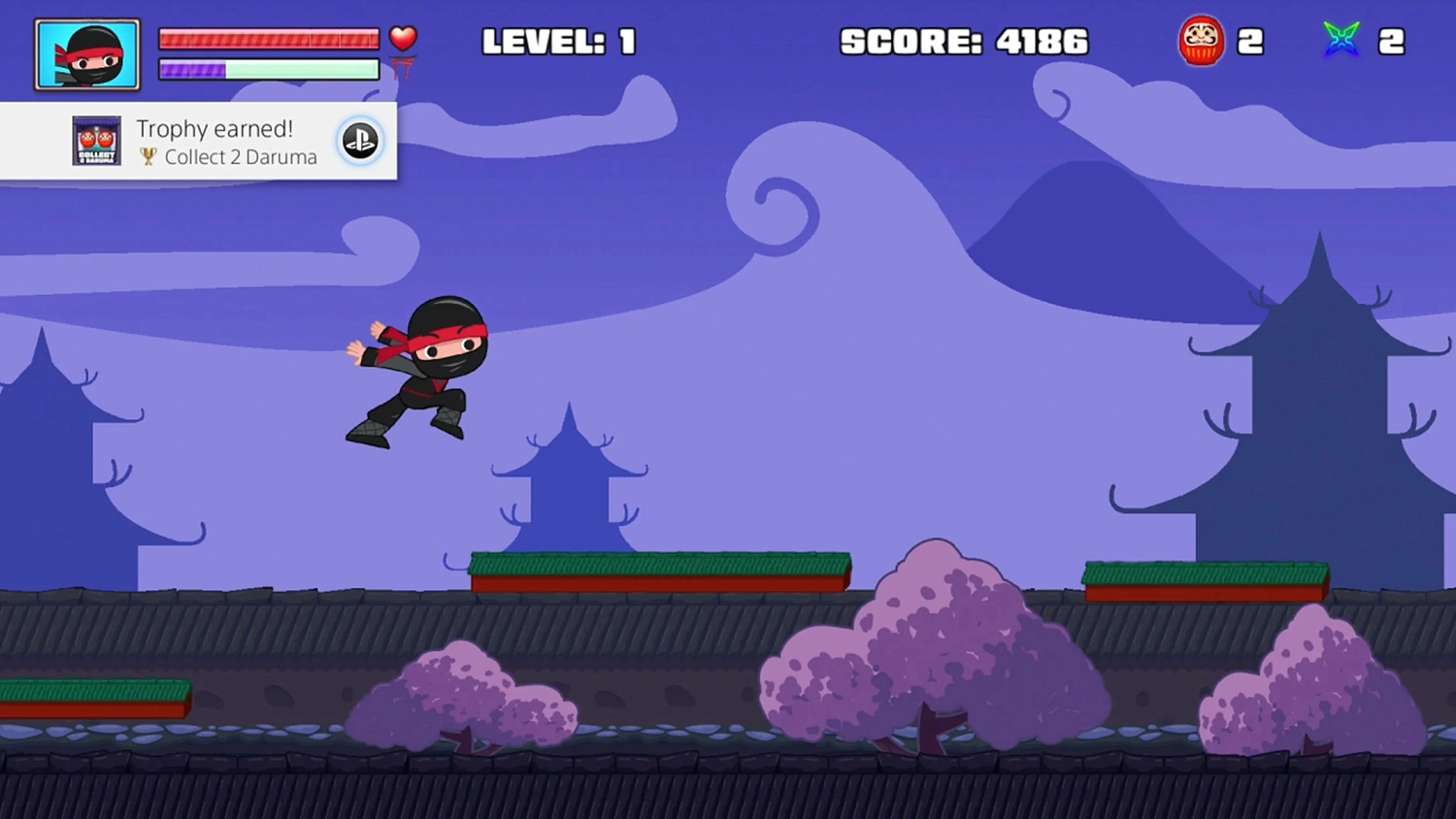
Task: Click the gold trophy cup icon
Action: click(x=148, y=157)
